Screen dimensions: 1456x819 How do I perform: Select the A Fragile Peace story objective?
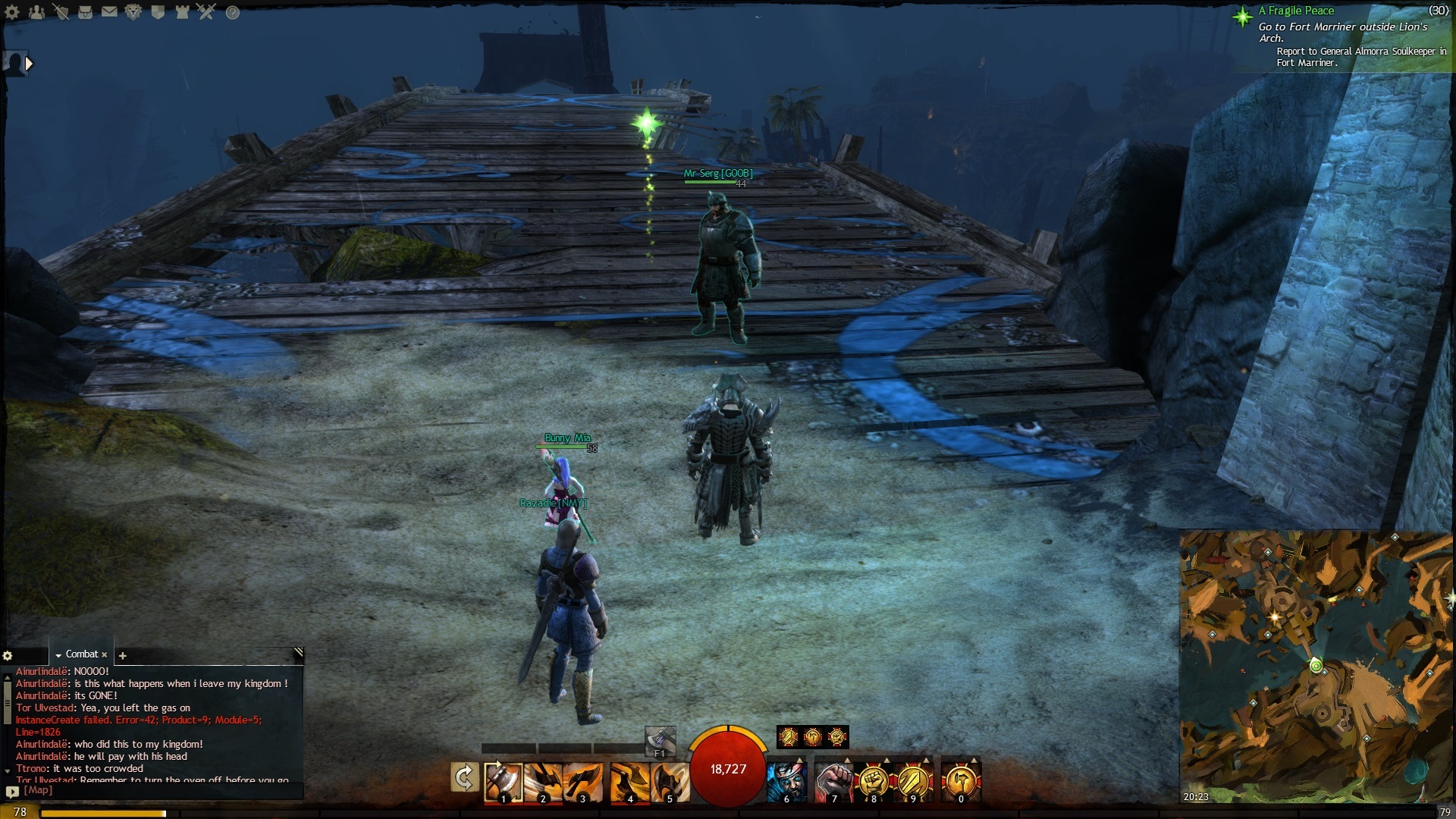(x=1297, y=11)
